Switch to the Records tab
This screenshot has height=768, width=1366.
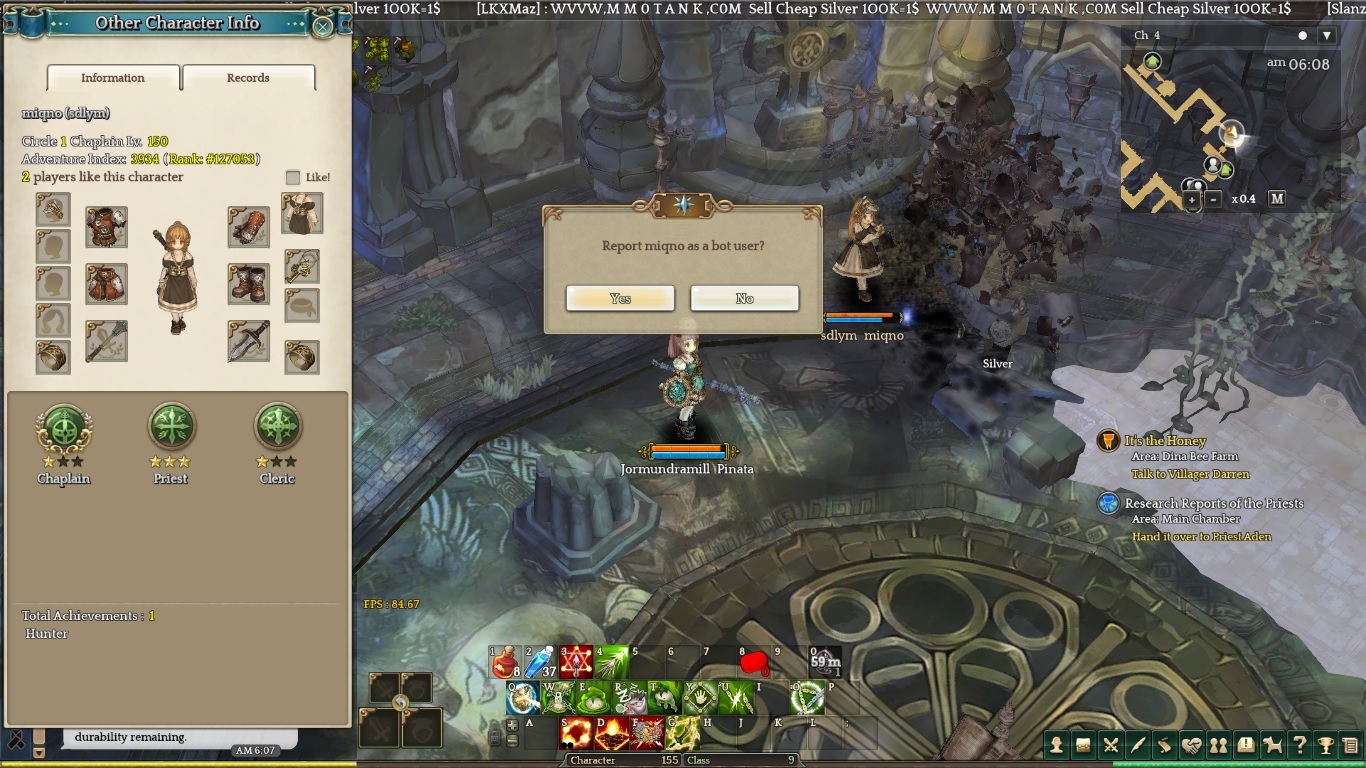(248, 78)
